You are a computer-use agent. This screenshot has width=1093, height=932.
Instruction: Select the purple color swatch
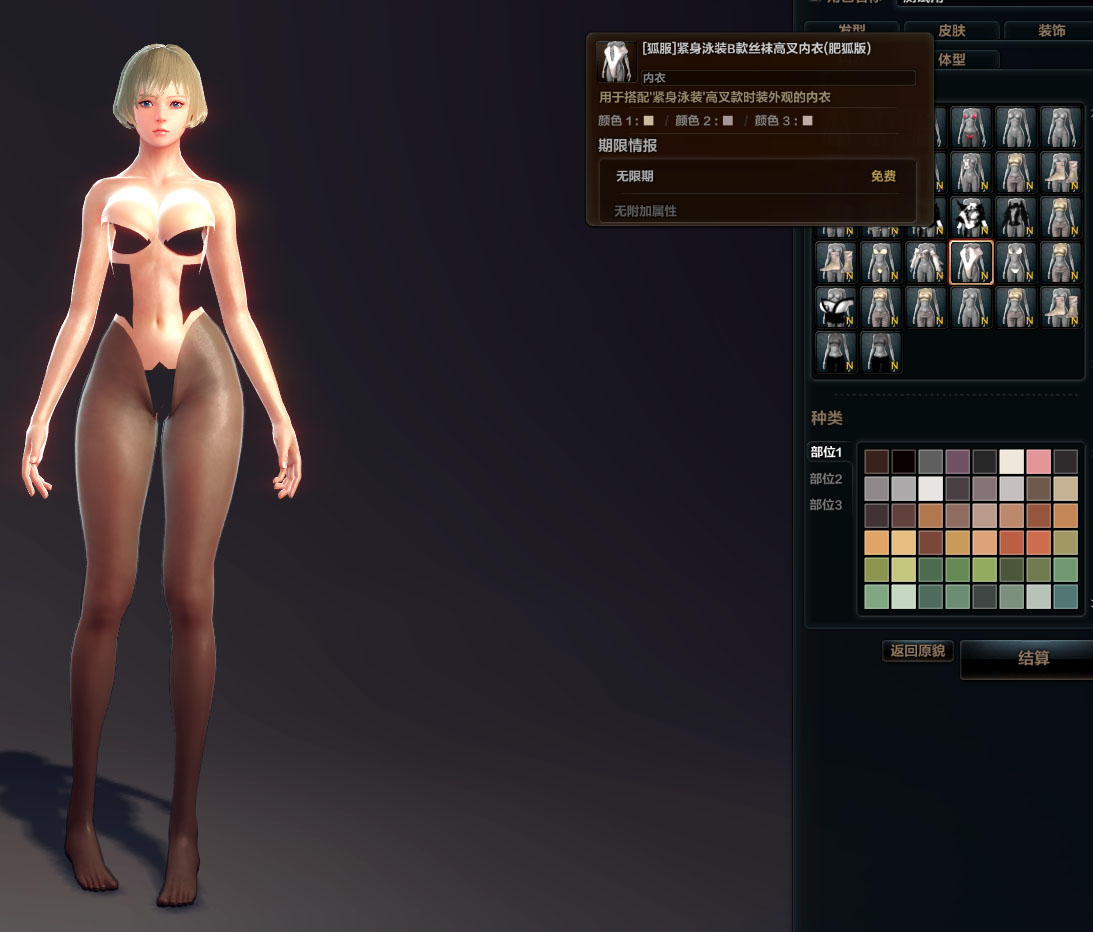pos(958,461)
